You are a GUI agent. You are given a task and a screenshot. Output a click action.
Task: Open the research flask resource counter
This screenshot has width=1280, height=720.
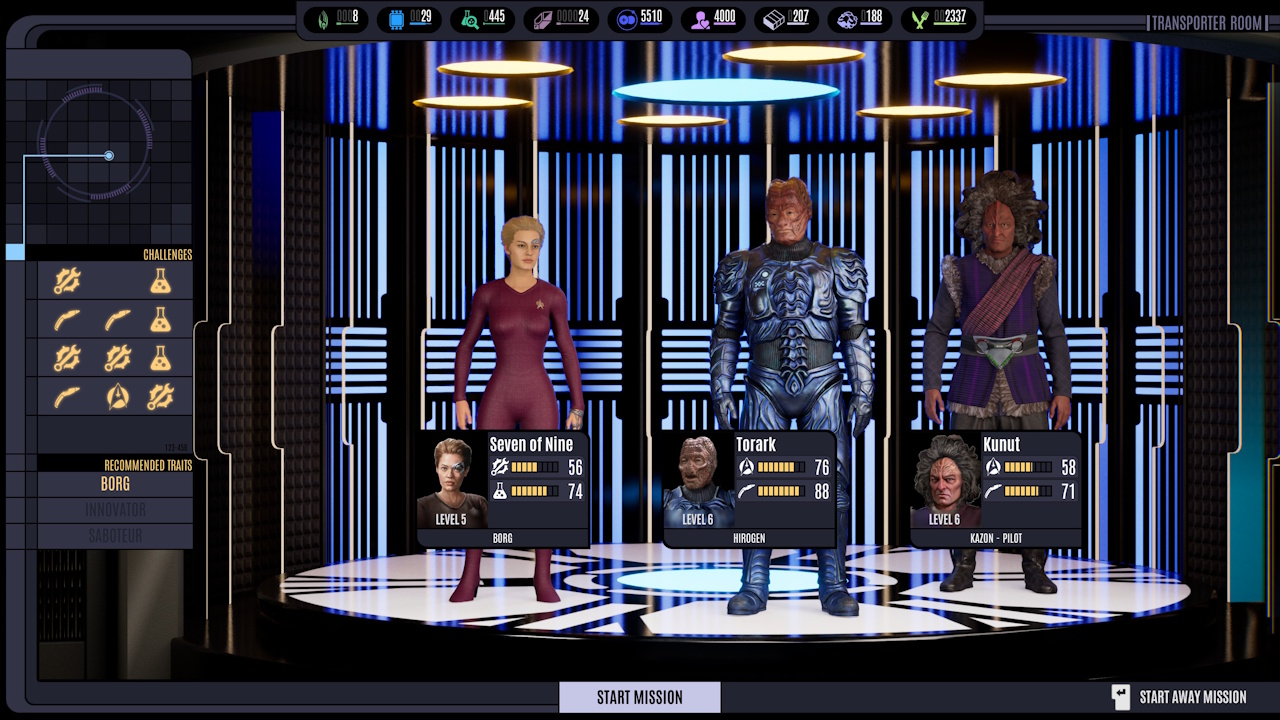pyautogui.click(x=467, y=19)
